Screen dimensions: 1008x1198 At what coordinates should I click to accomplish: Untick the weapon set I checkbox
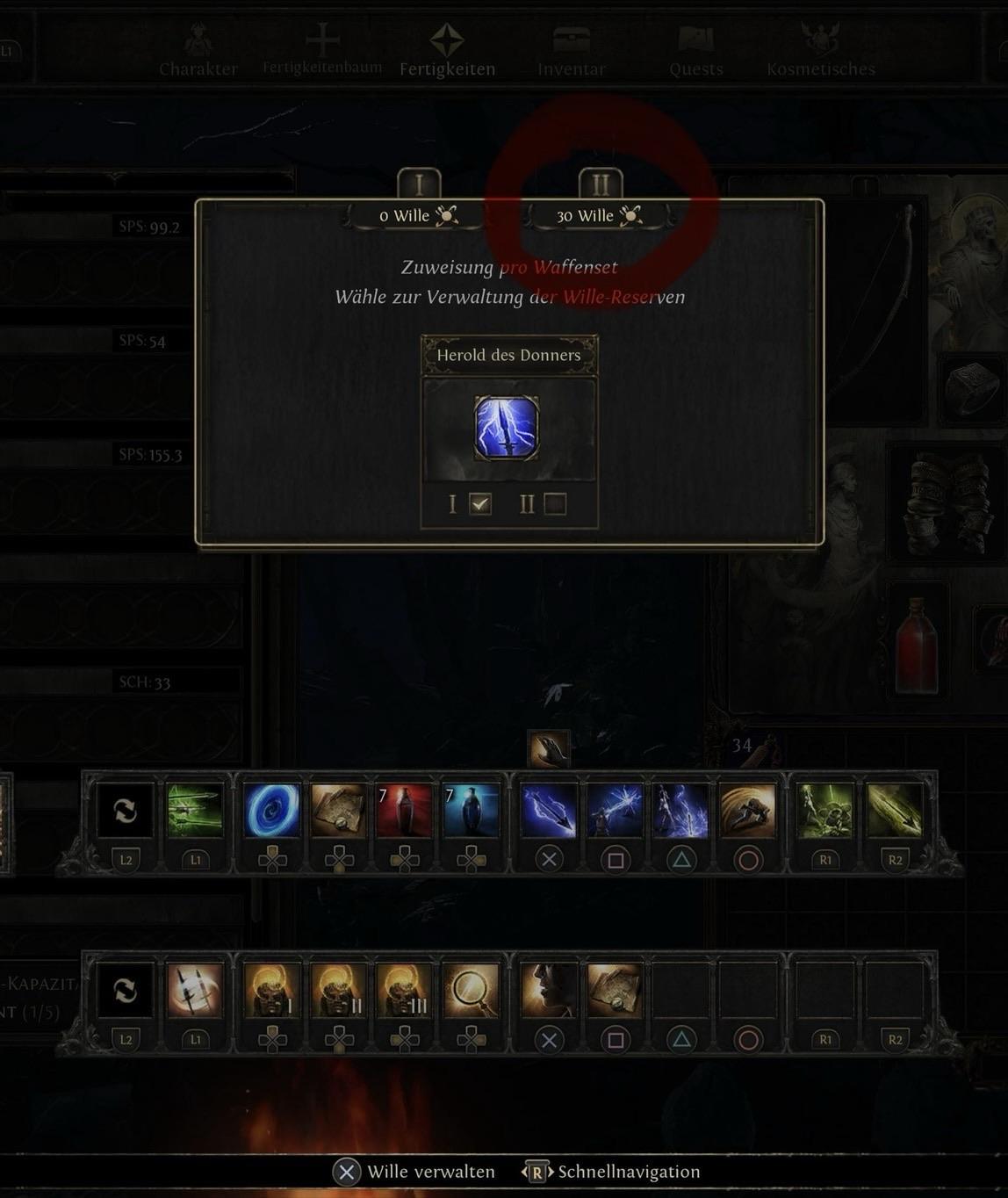click(480, 504)
